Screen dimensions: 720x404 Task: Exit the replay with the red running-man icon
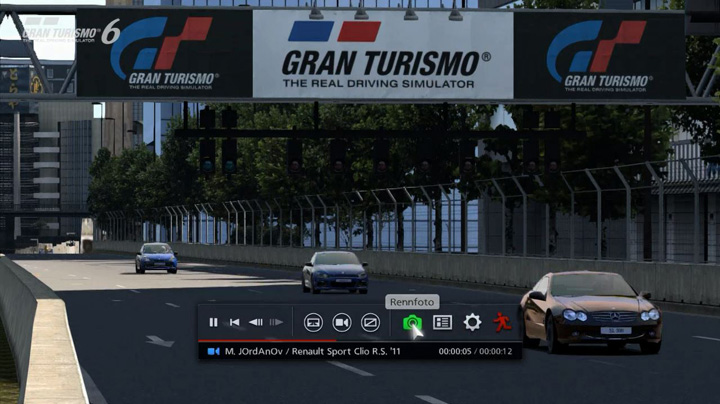tap(501, 322)
